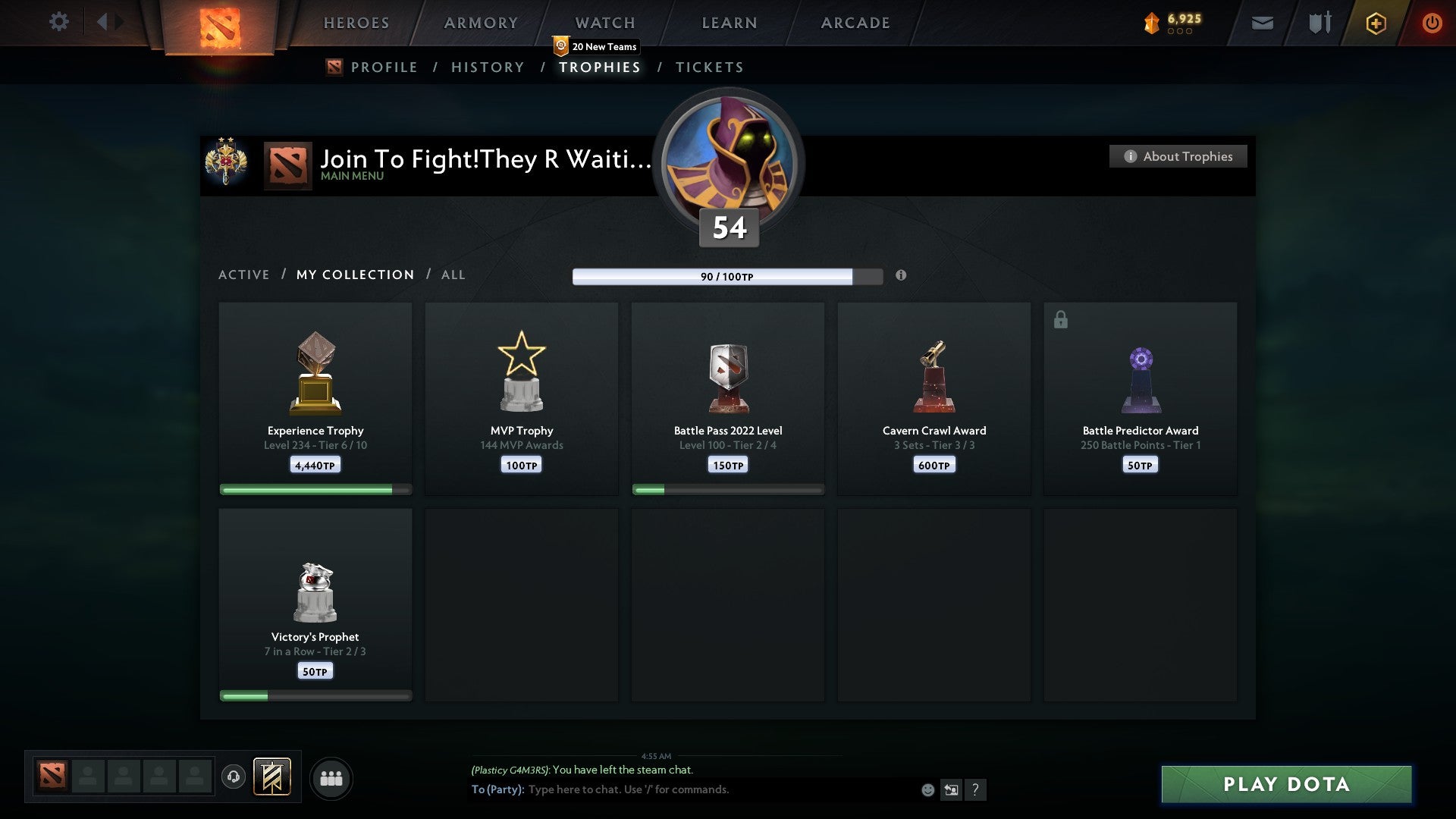Viewport: 1456px width, 819px height.
Task: Select the ALL trophies filter
Action: tap(453, 275)
